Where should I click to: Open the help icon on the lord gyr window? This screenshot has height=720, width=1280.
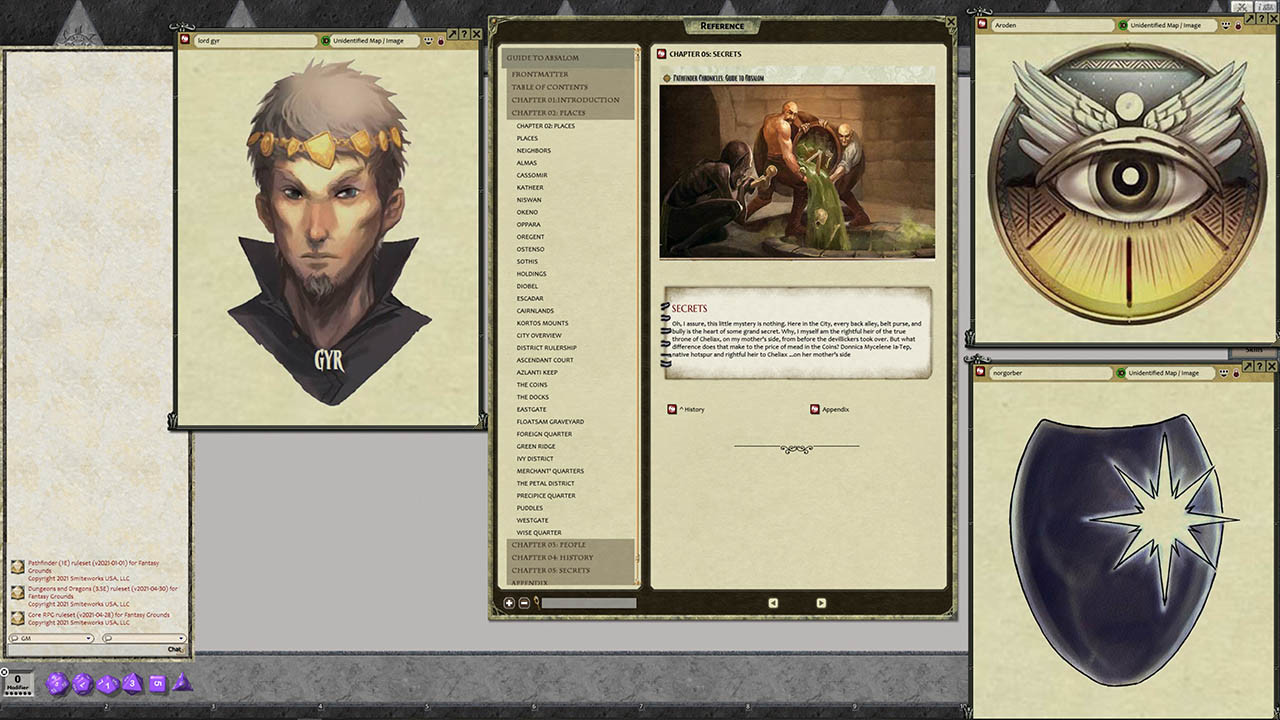click(464, 34)
